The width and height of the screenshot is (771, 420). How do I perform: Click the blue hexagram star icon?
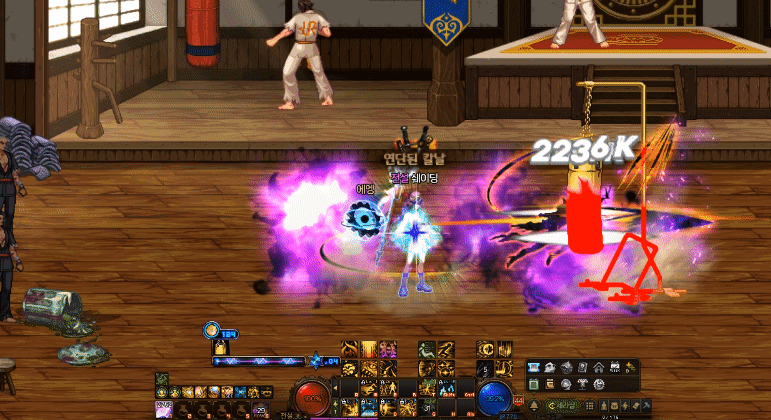coord(315,361)
